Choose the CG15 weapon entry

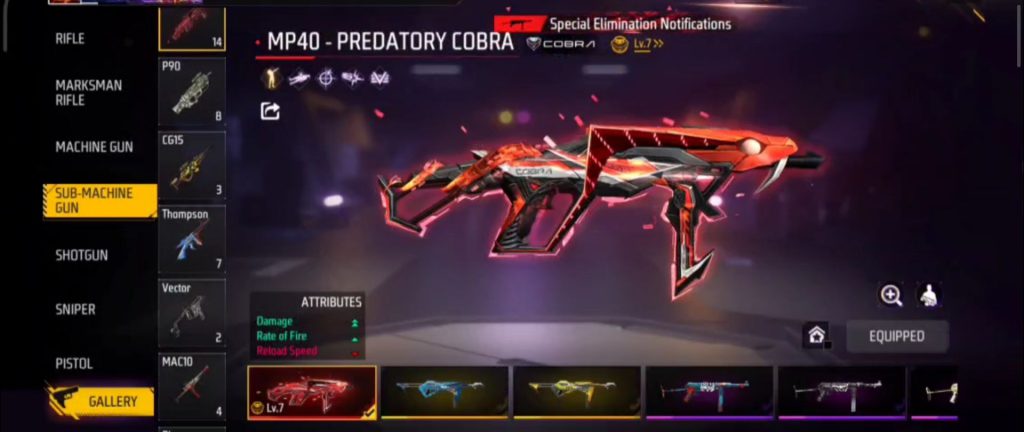pyautogui.click(x=192, y=166)
